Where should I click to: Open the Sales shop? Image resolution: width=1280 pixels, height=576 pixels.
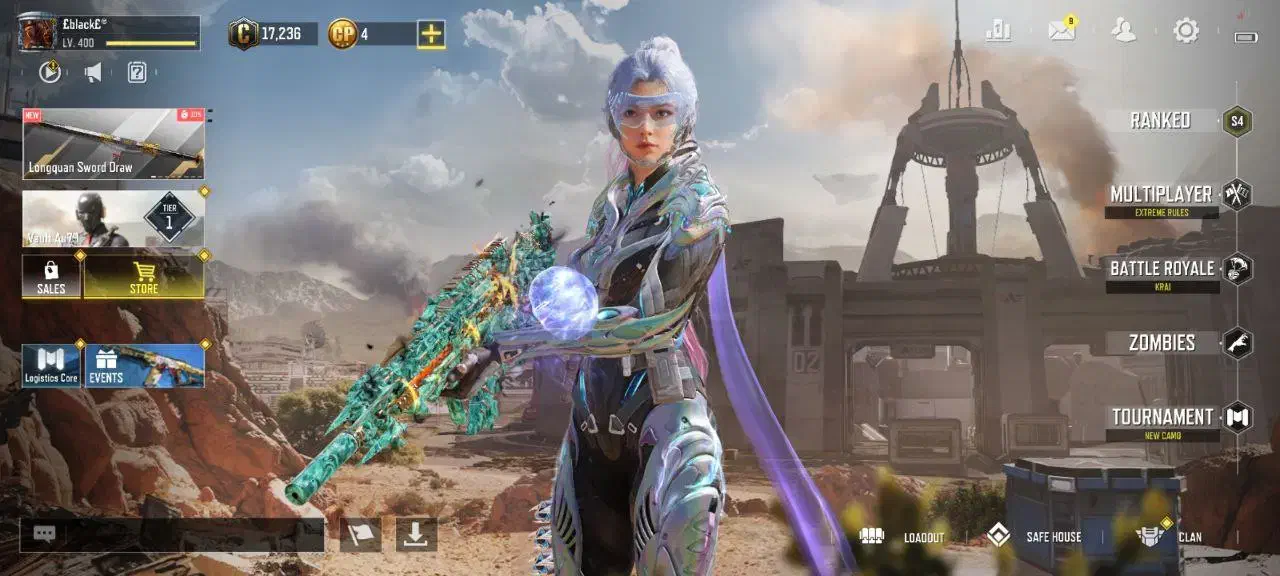52,276
